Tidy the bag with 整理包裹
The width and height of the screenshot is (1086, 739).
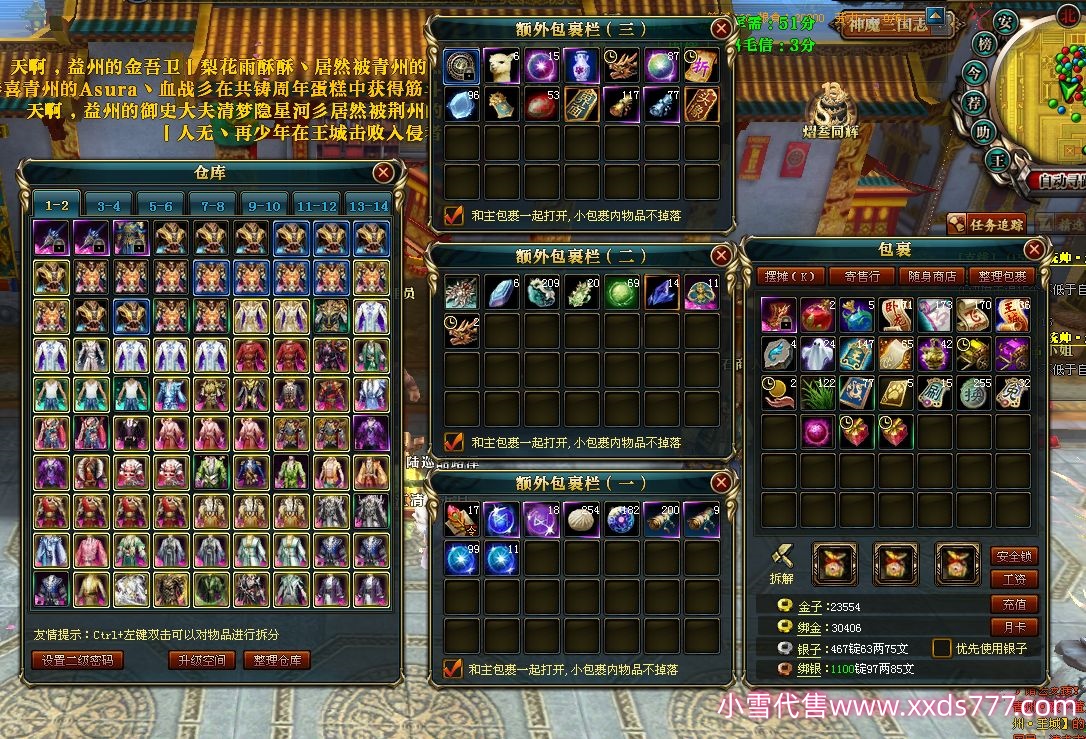[x=1002, y=276]
